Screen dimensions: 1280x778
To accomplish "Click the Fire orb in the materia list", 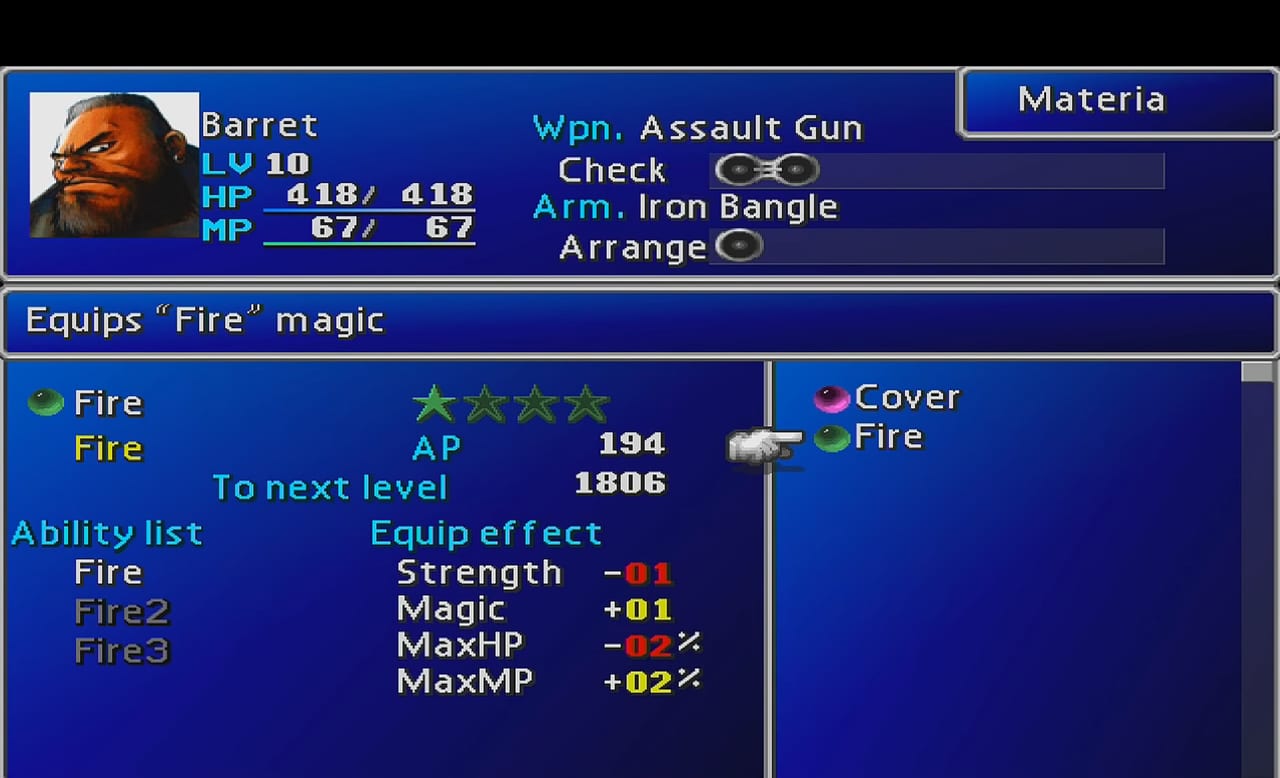I will [832, 437].
